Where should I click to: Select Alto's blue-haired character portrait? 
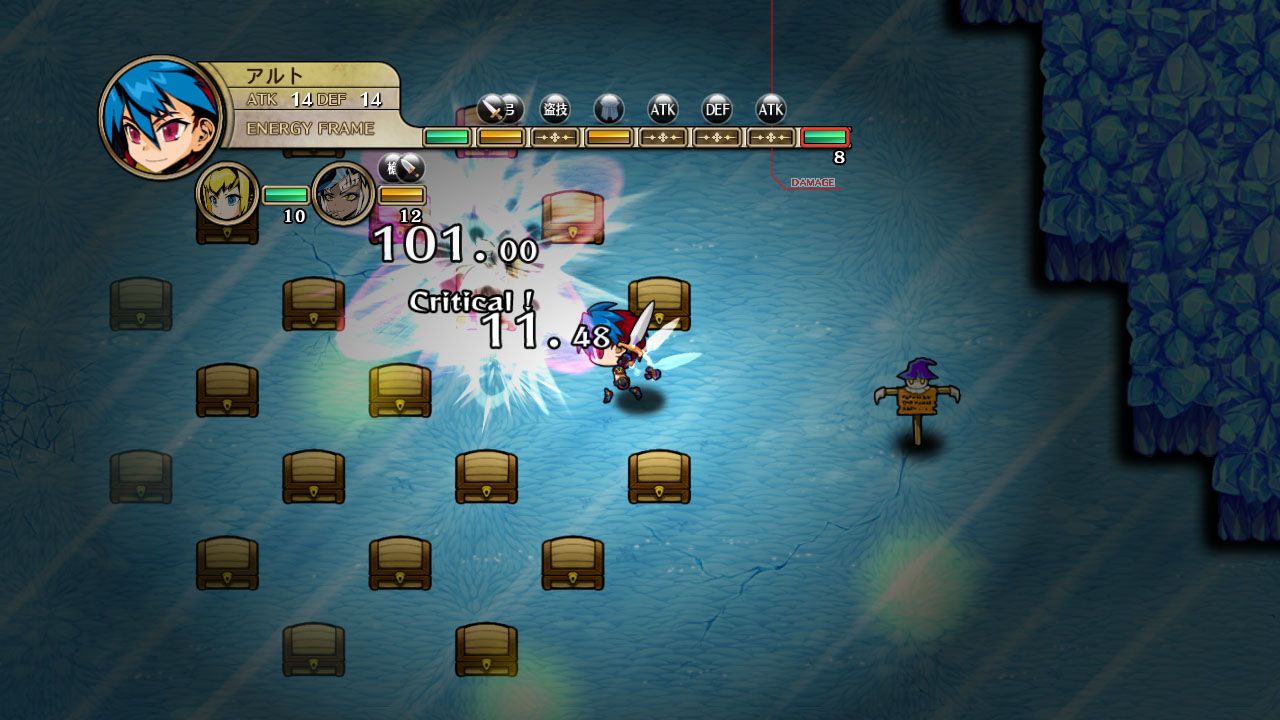[161, 118]
